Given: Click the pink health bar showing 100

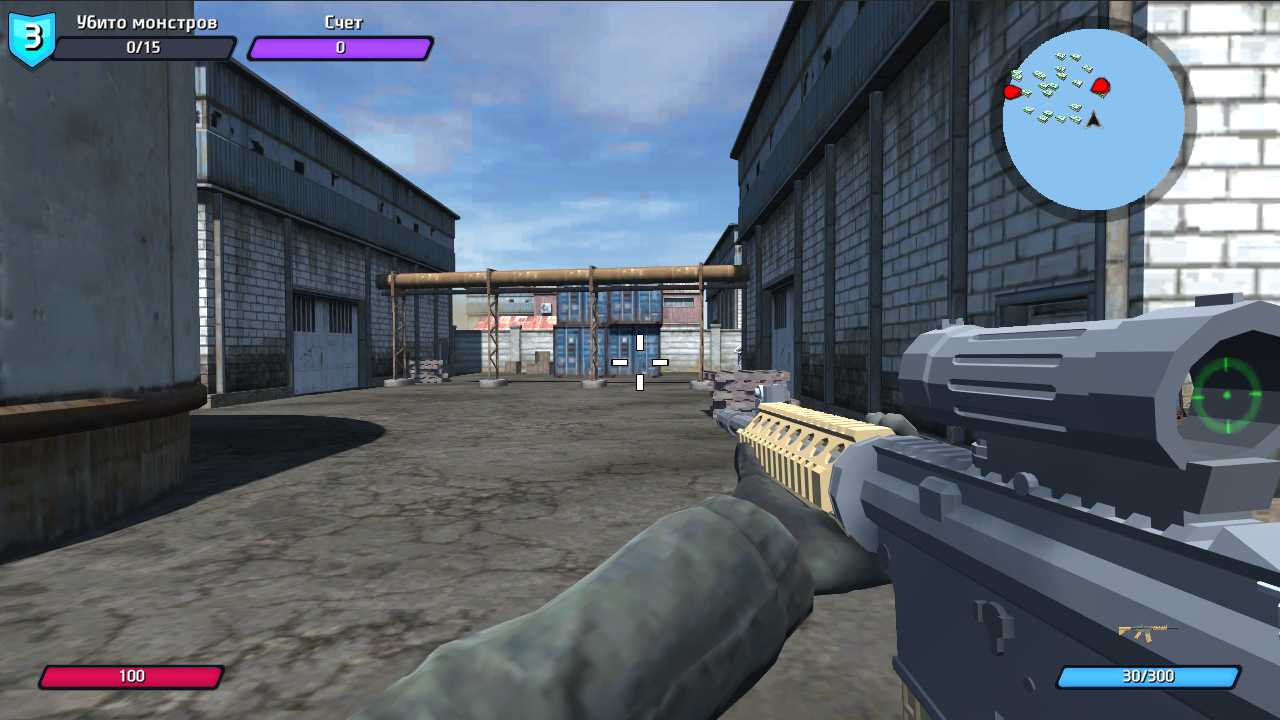Looking at the screenshot, I should 133,675.
